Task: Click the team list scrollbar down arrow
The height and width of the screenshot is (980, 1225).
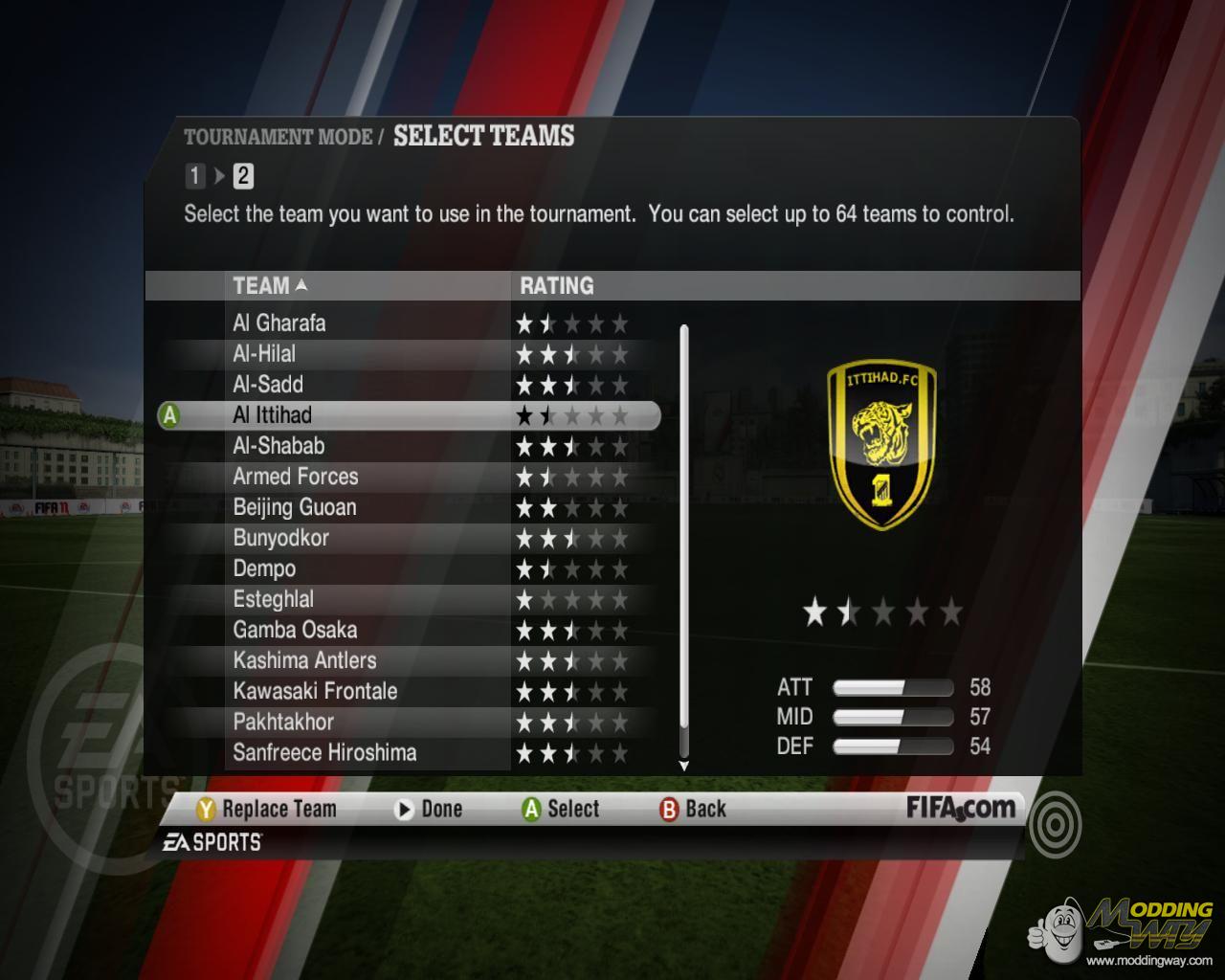Action: point(683,766)
